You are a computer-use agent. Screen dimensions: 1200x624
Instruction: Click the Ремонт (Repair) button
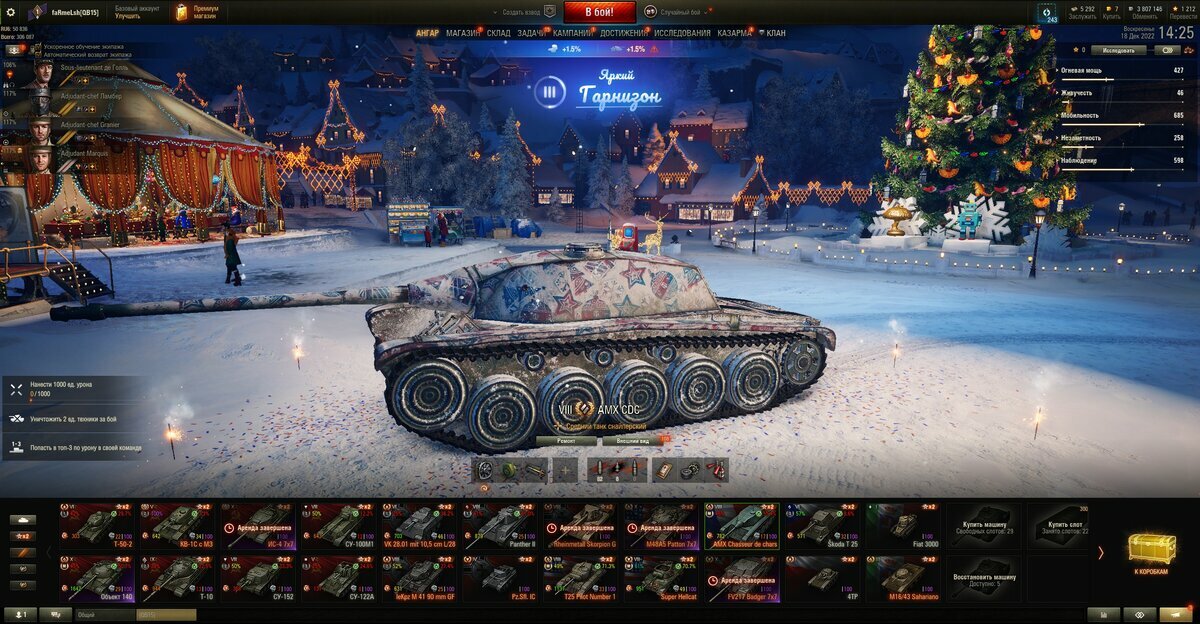[x=565, y=440]
